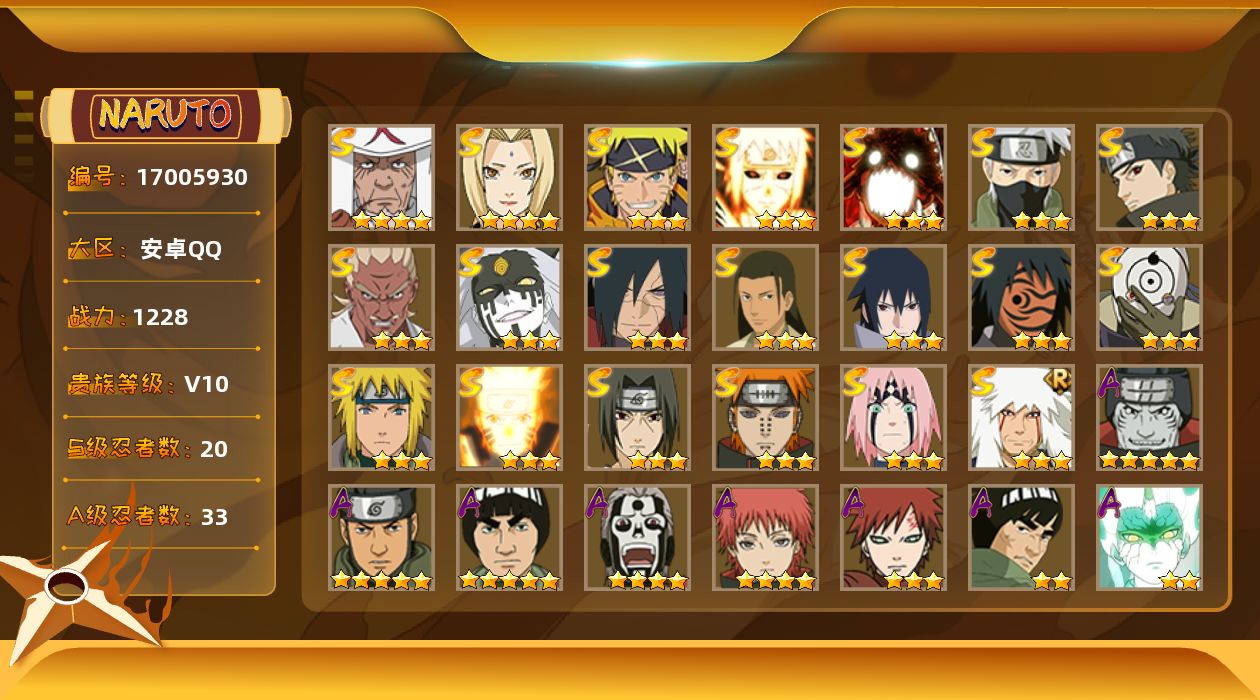Choose the blue shark-faced Kisame portrait

click(1149, 418)
